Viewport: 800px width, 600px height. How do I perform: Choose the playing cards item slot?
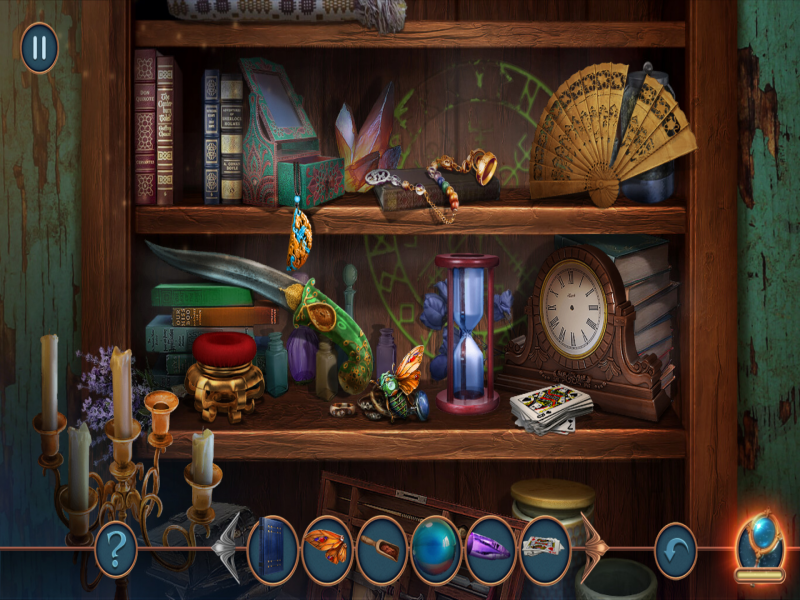pos(545,549)
